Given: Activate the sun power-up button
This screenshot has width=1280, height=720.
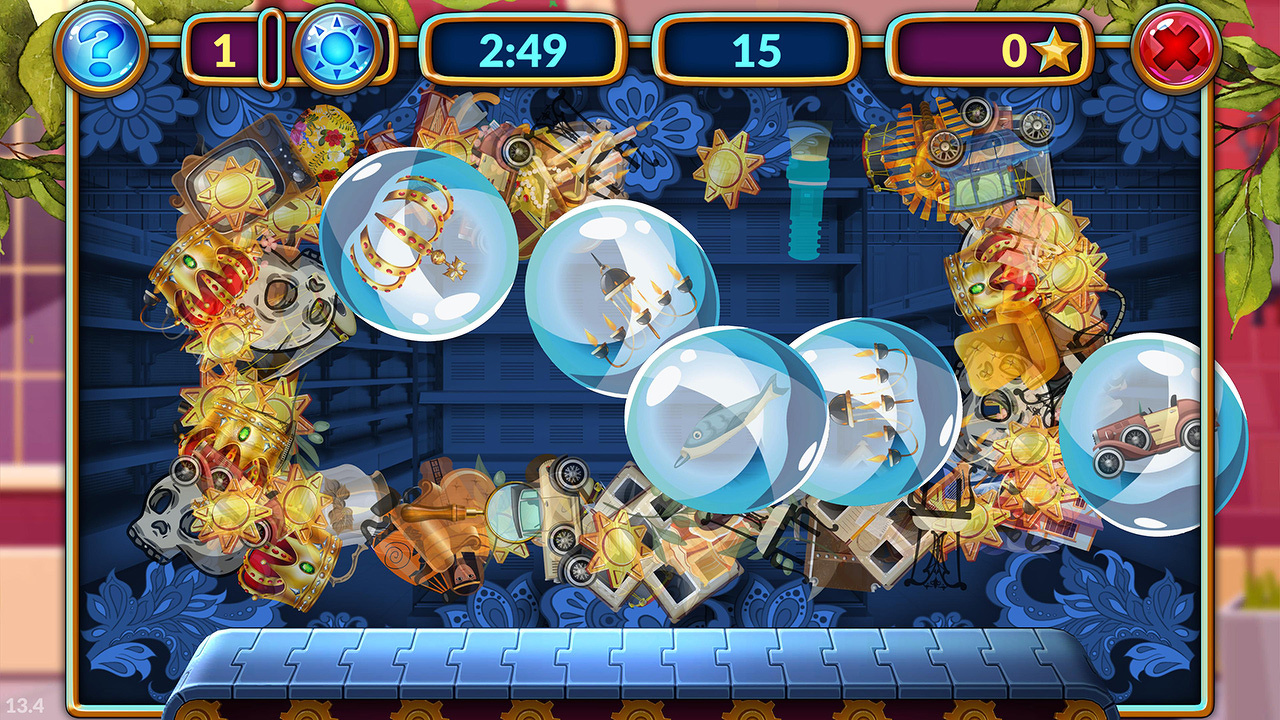Looking at the screenshot, I should point(336,48).
